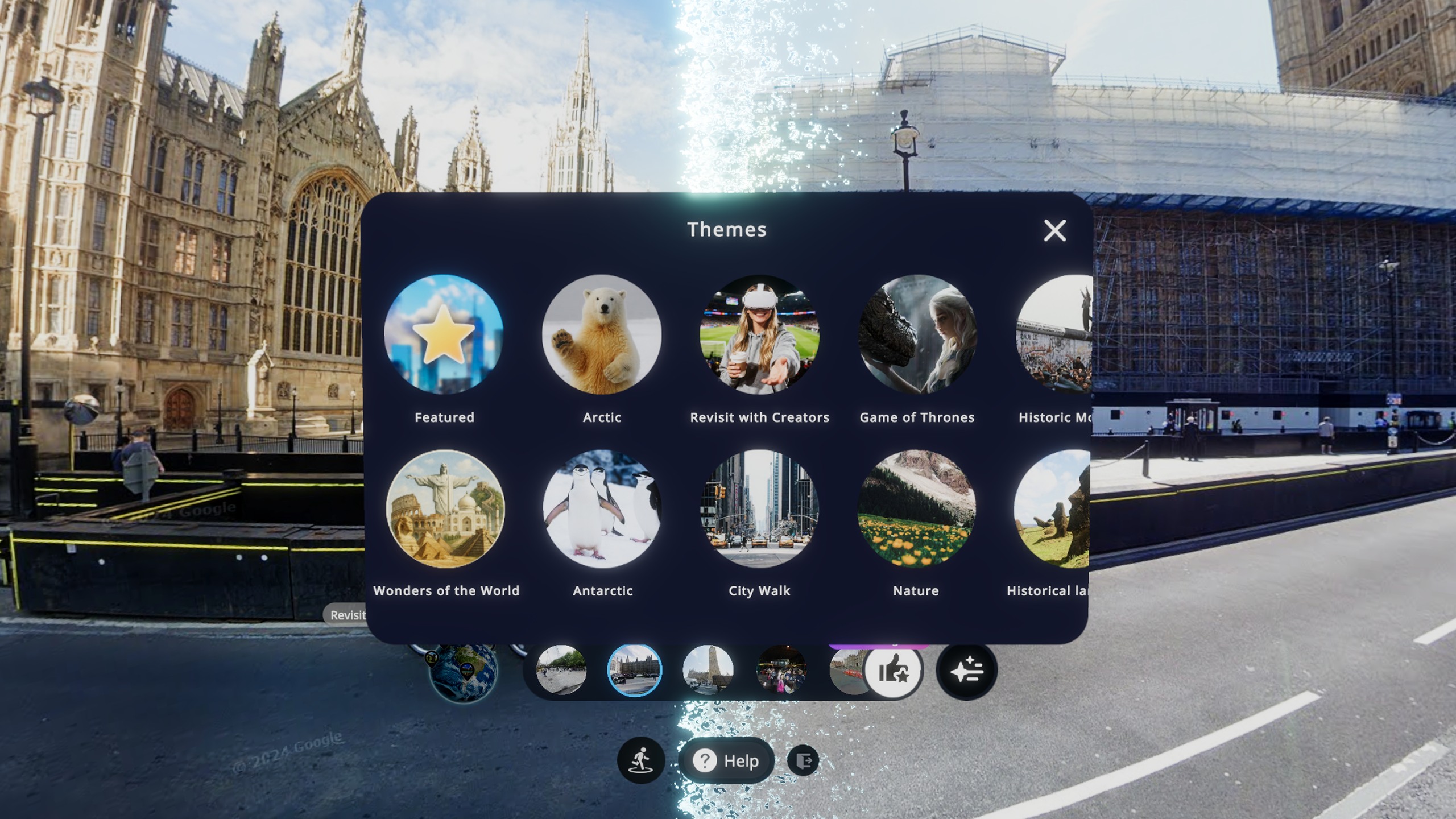Viewport: 1456px width, 819px height.
Task: Open Revisit with Creators theme
Action: (x=759, y=334)
